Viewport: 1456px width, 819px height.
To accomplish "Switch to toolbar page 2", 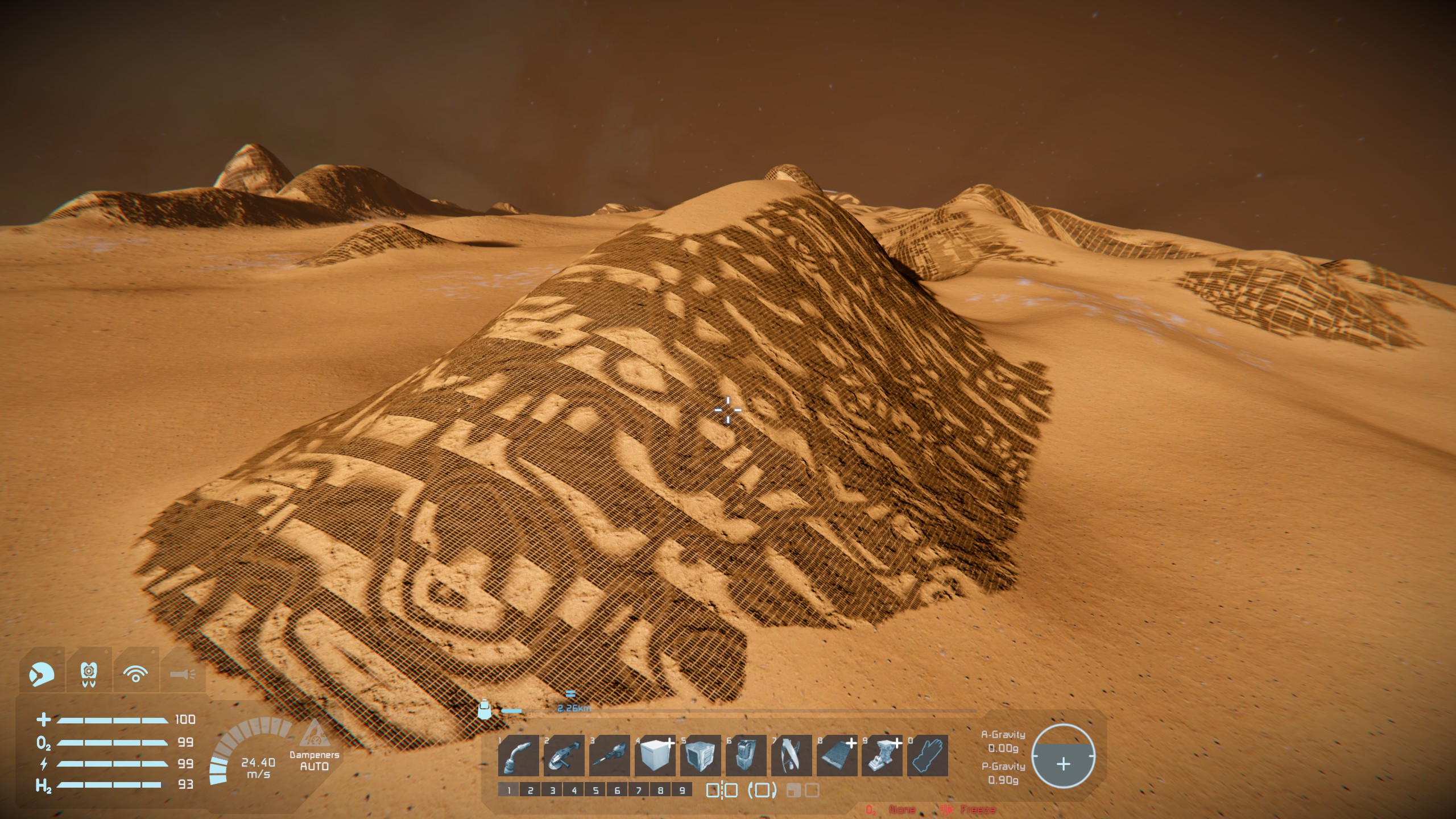I will 531,790.
